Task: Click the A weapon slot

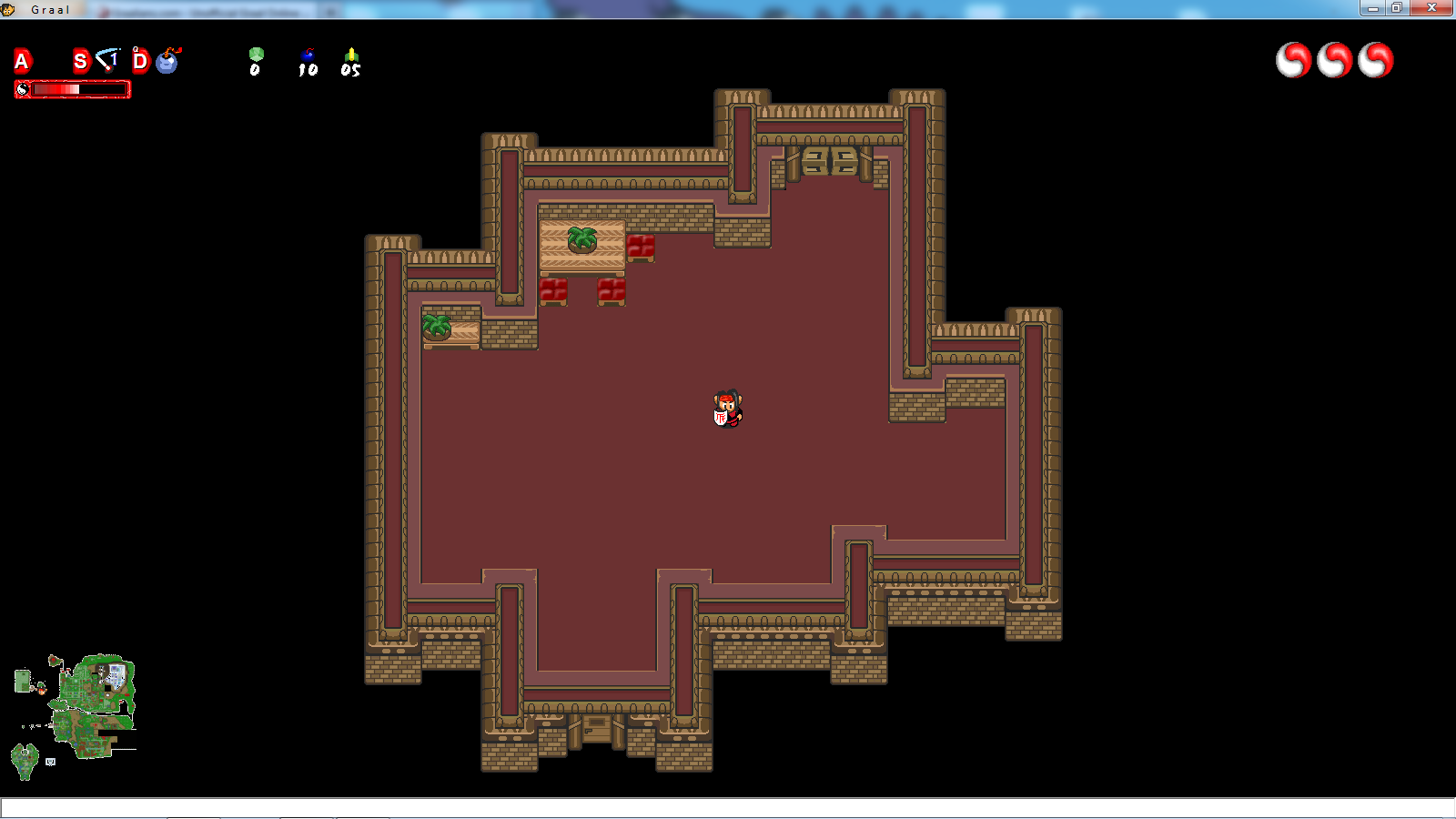Action: 23,61
